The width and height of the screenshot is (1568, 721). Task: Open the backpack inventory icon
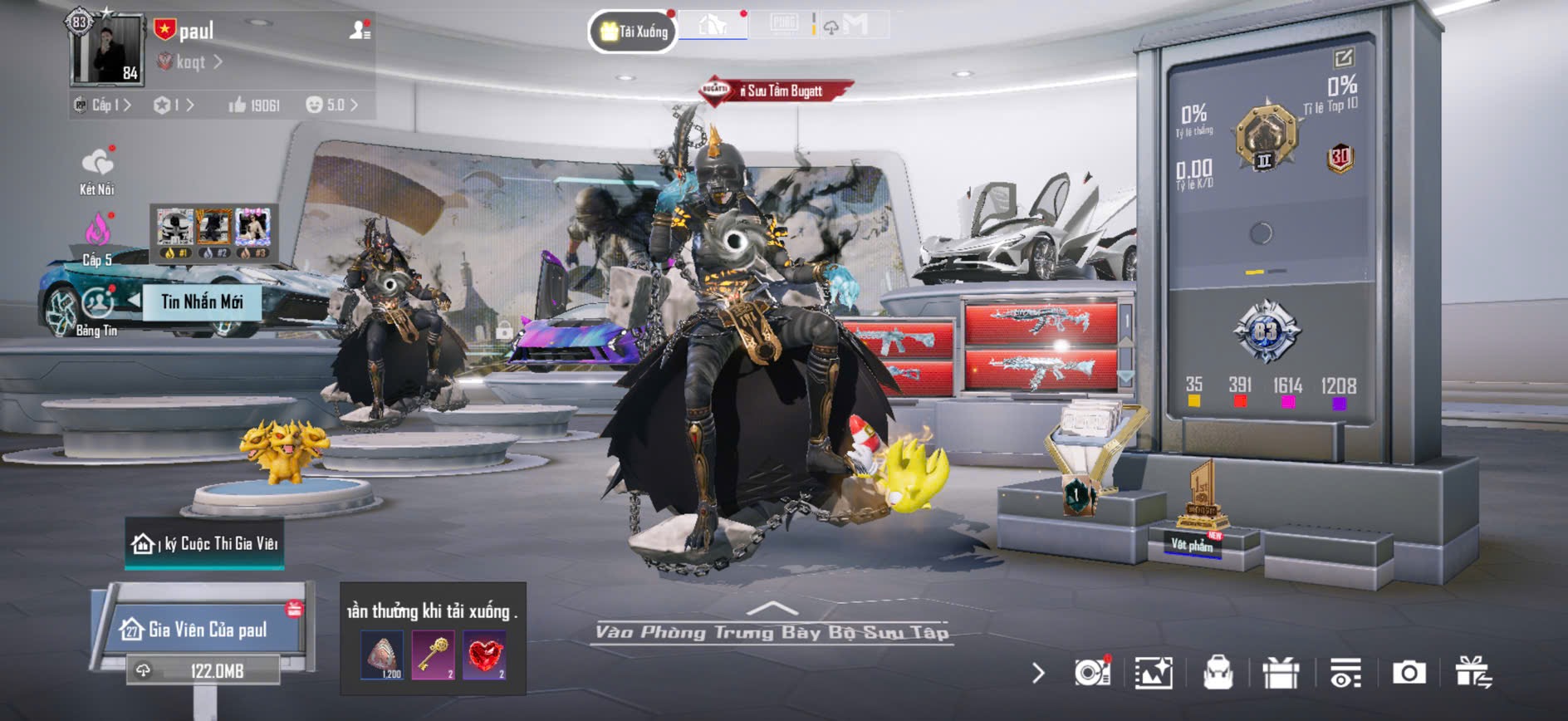click(1218, 673)
